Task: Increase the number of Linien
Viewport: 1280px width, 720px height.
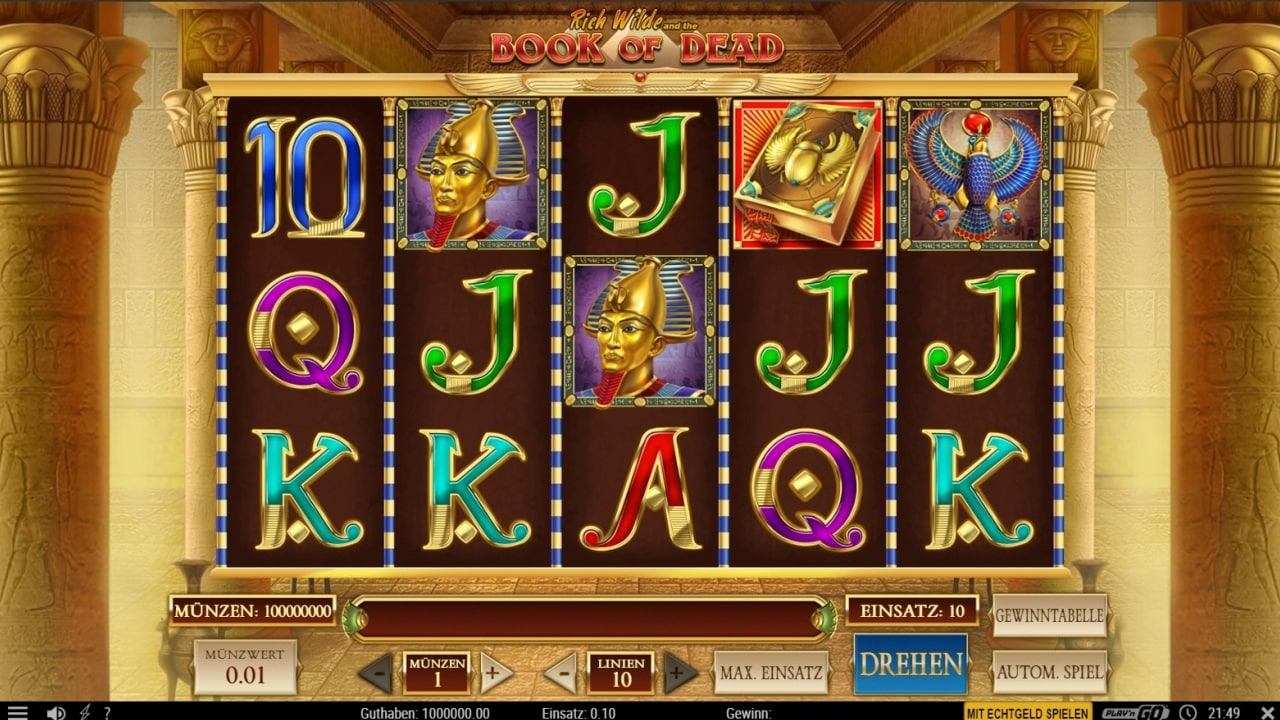Action: (679, 673)
